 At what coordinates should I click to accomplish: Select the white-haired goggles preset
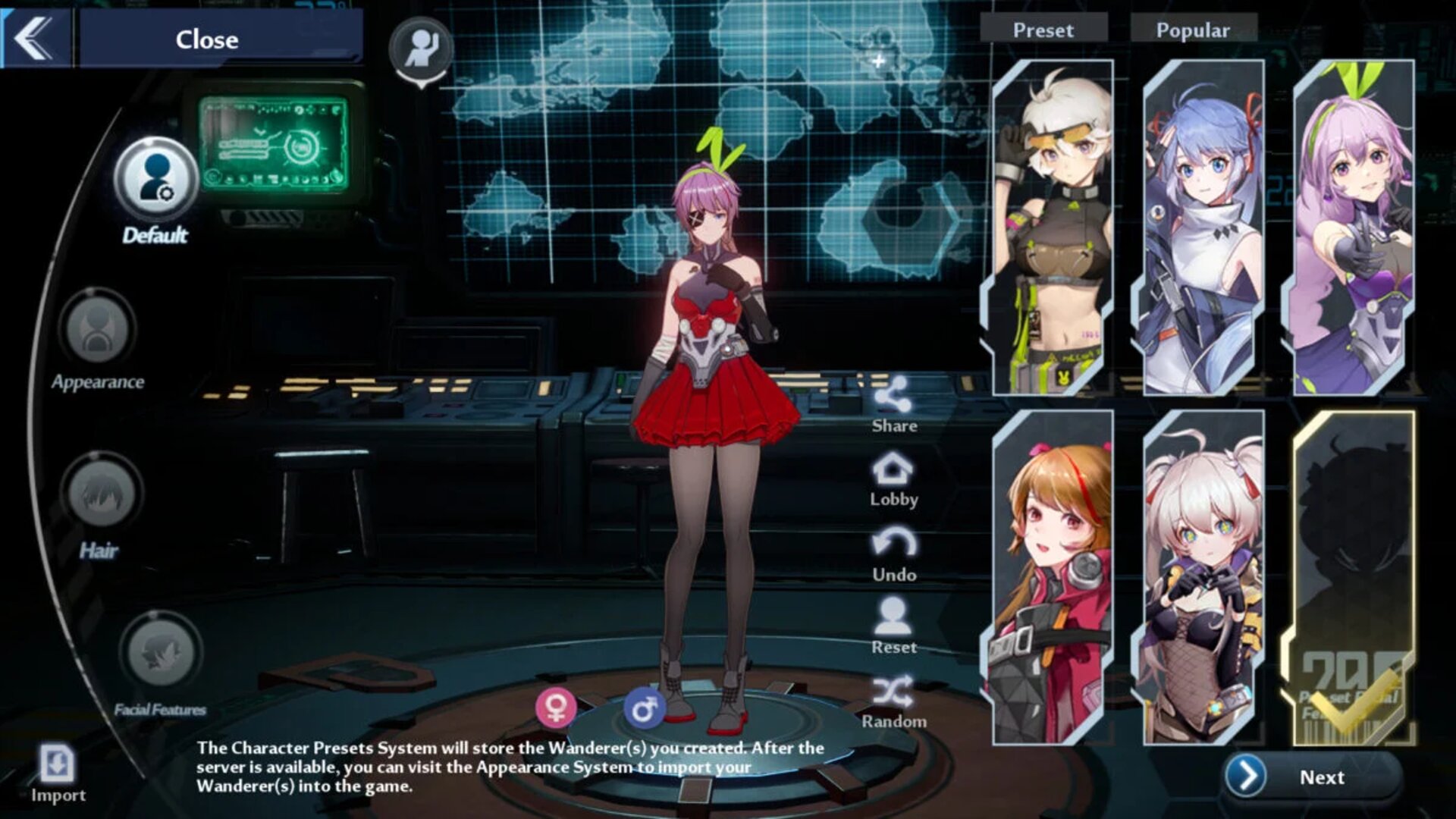click(1053, 227)
